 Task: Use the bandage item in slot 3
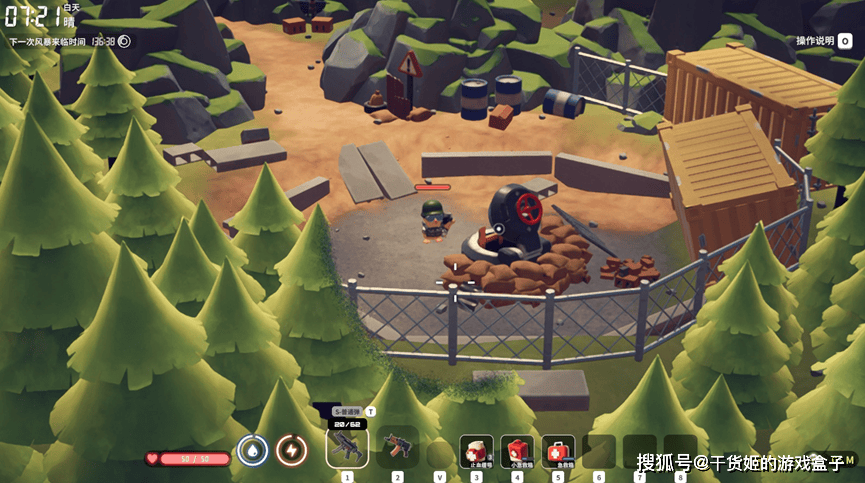click(x=476, y=450)
